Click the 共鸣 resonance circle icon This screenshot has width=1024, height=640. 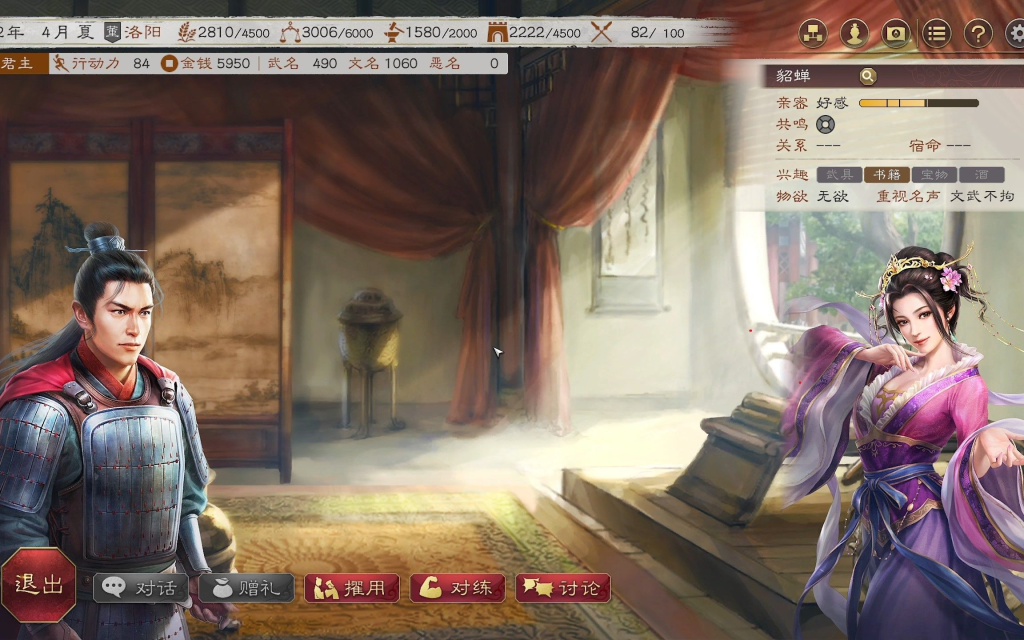click(825, 124)
